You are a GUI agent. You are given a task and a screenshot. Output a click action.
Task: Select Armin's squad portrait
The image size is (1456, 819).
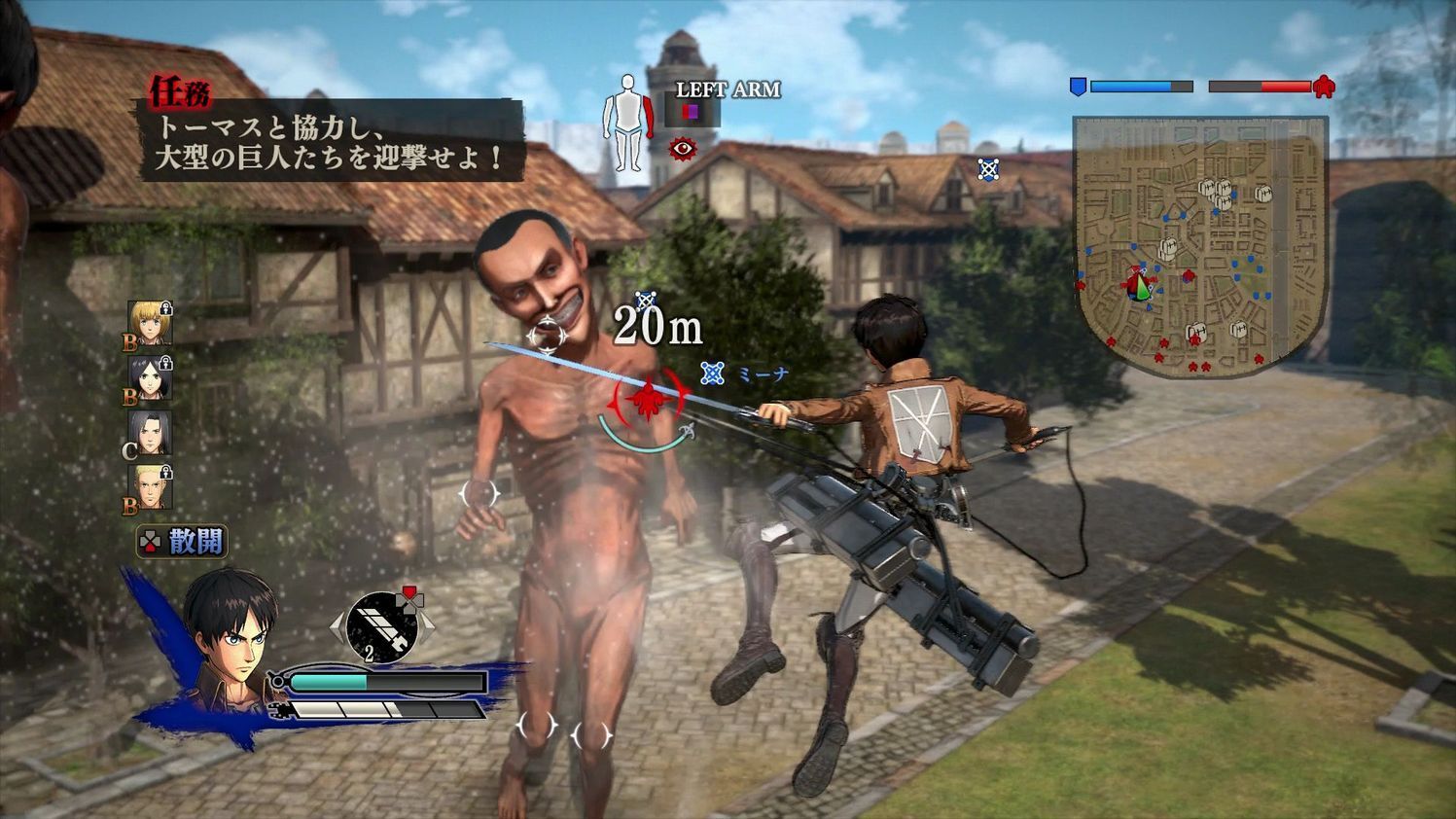coord(150,324)
